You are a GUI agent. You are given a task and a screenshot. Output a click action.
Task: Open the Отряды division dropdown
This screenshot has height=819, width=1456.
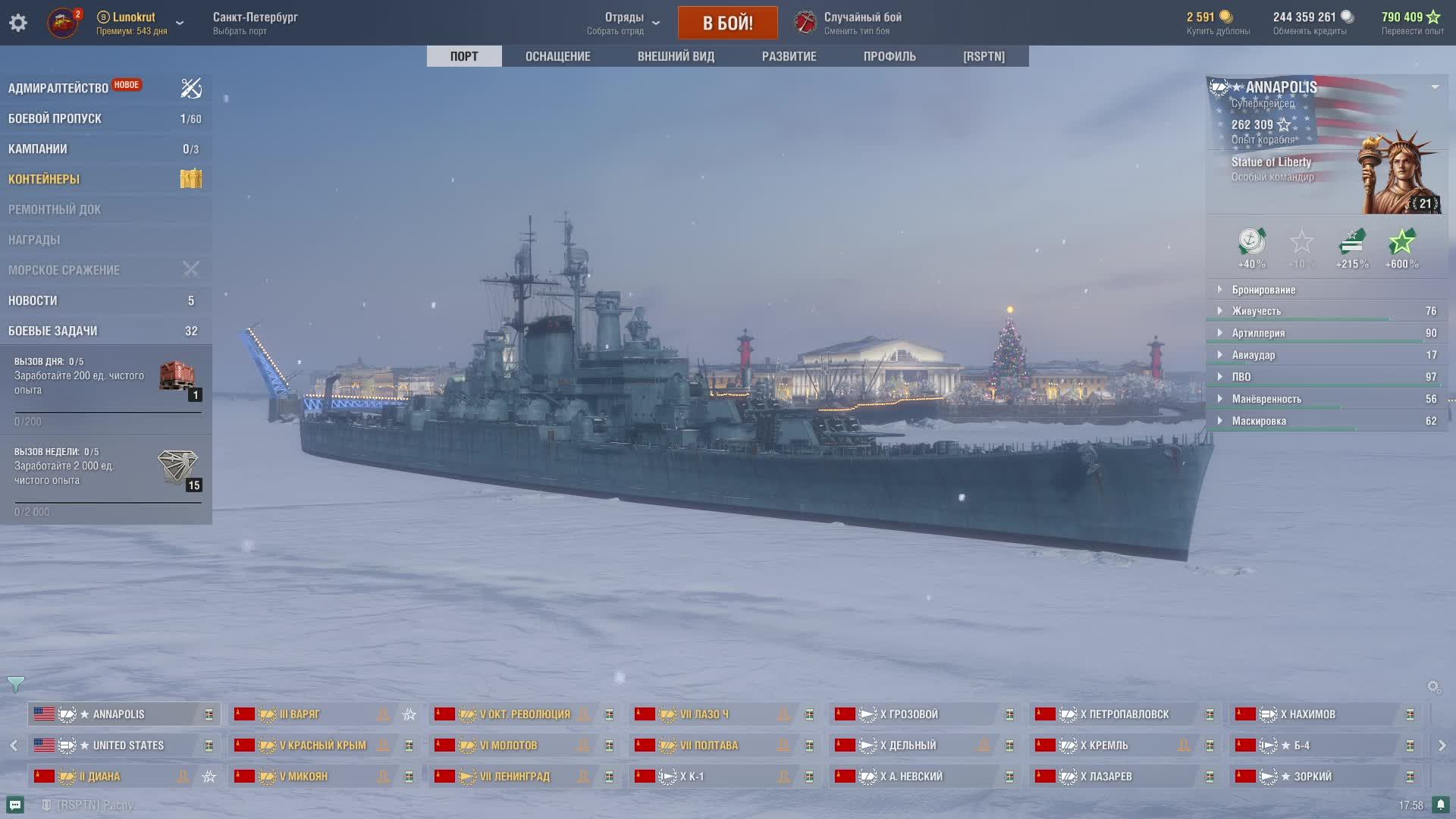pos(624,23)
